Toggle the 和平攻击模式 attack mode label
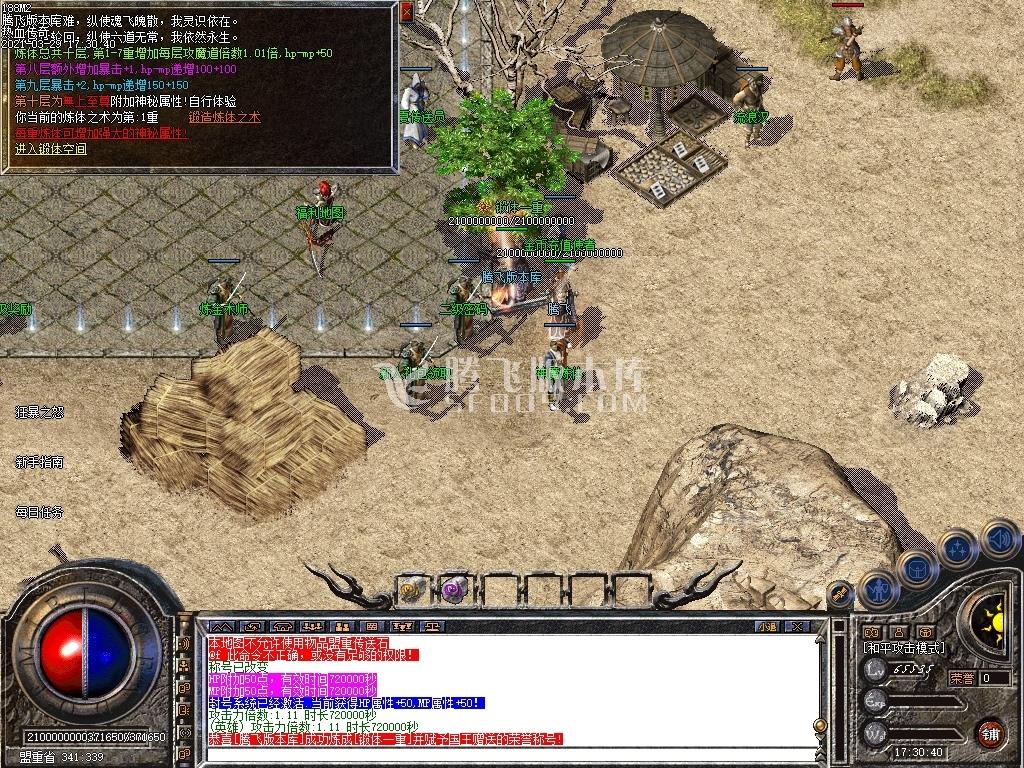The width and height of the screenshot is (1024, 768). pyautogui.click(x=904, y=648)
